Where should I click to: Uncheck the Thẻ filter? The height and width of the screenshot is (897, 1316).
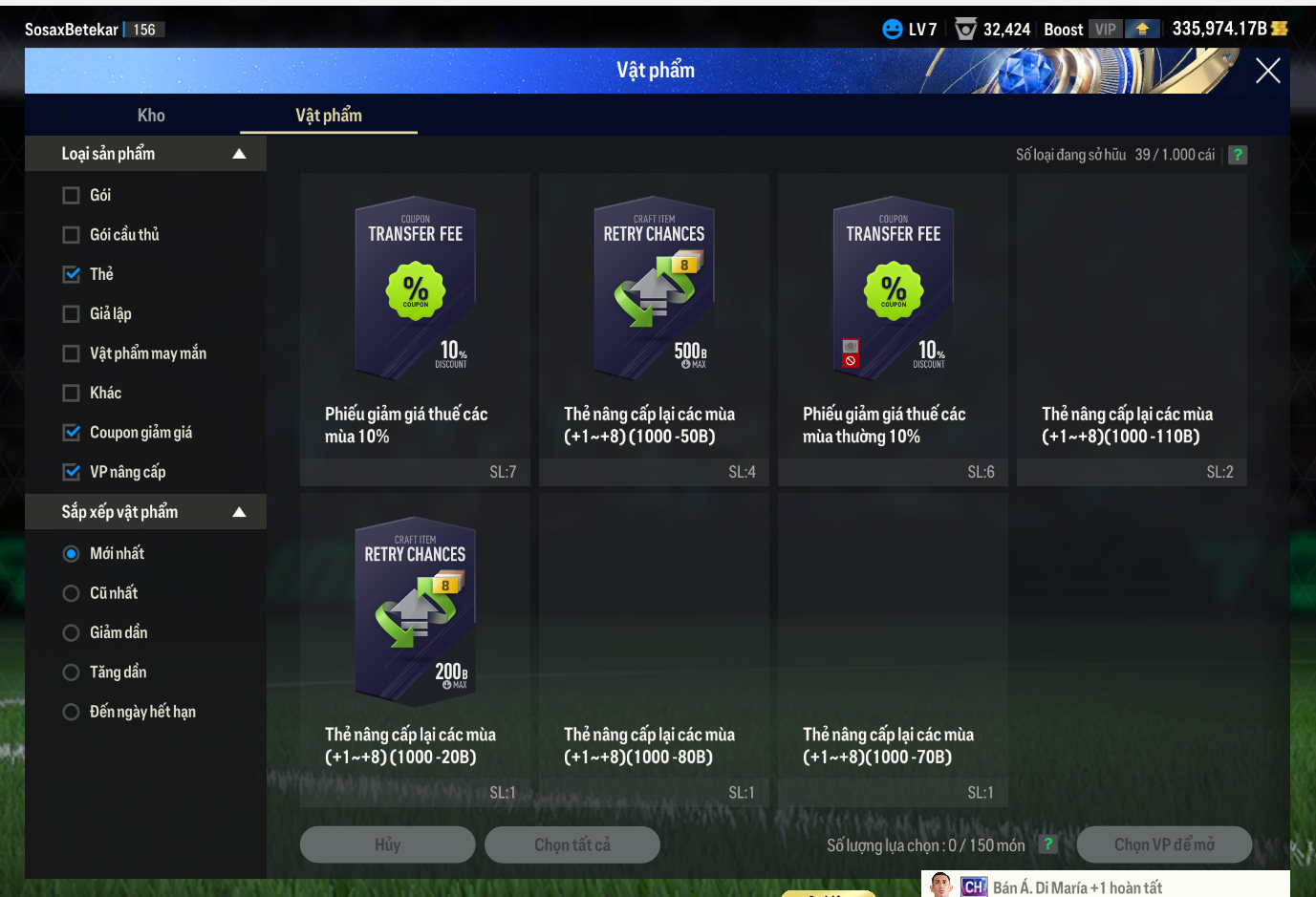coord(71,275)
